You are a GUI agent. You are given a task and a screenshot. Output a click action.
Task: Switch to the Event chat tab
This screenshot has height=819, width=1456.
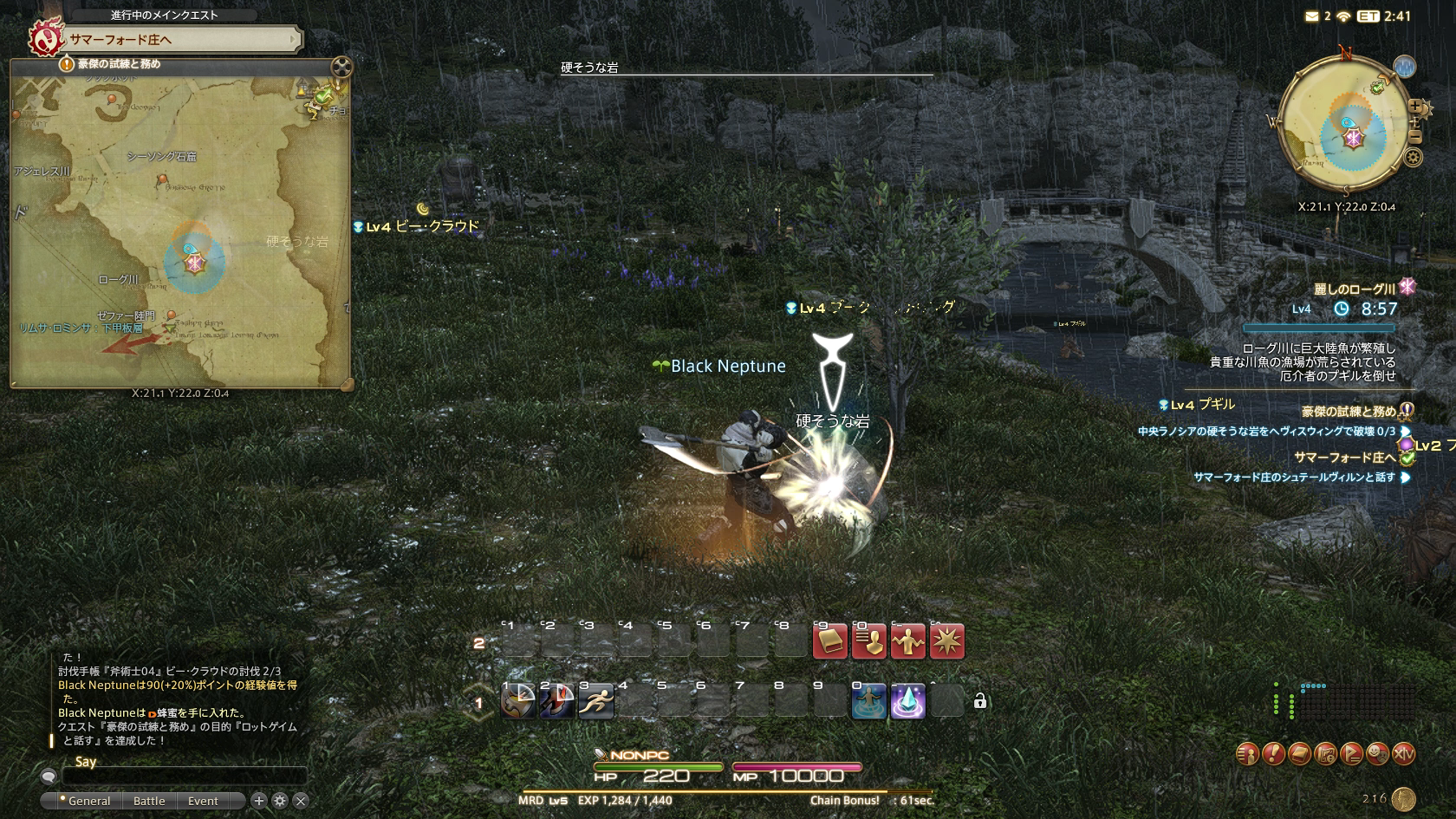coord(203,801)
